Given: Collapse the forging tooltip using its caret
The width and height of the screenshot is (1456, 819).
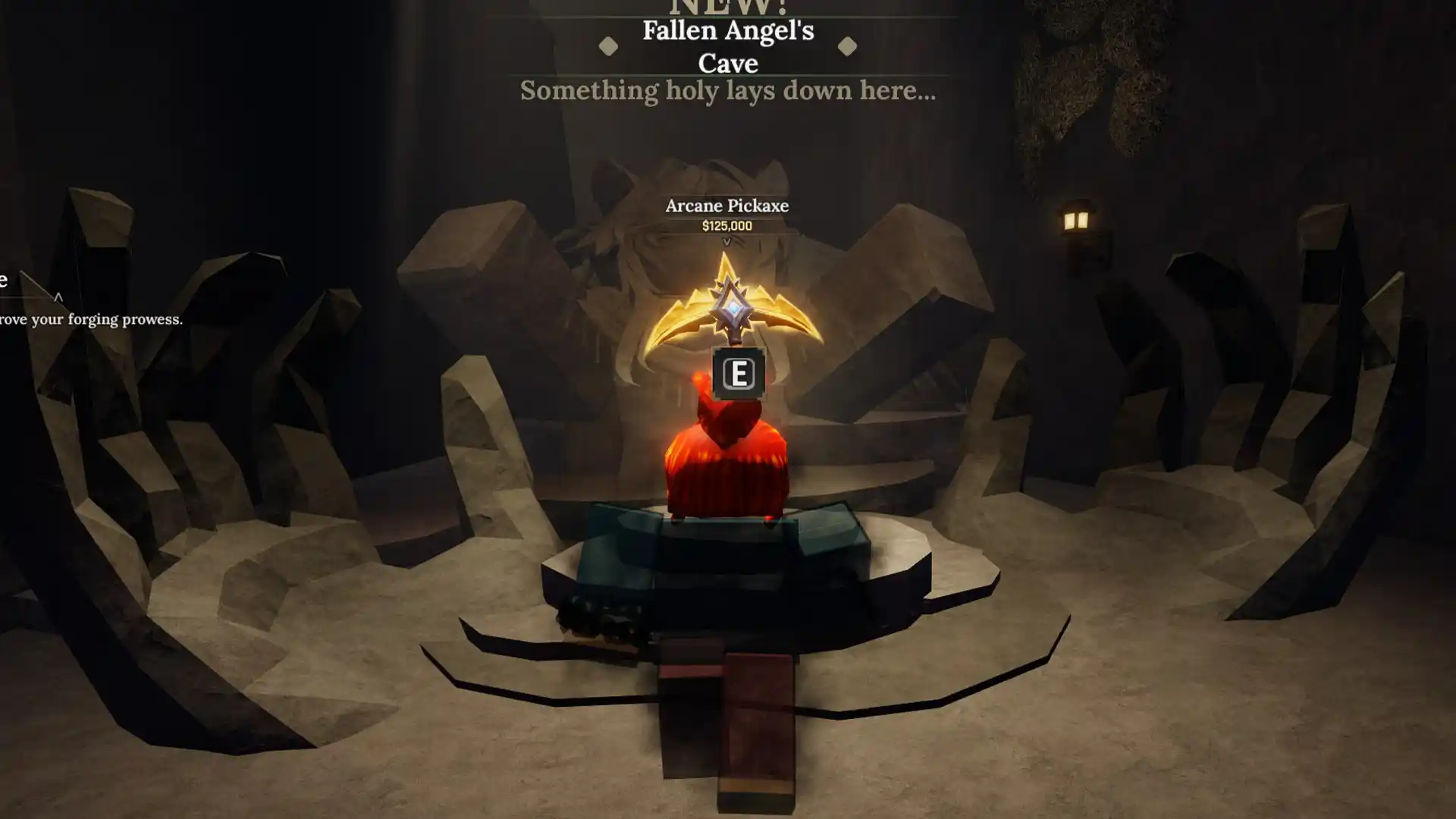Looking at the screenshot, I should 57,297.
